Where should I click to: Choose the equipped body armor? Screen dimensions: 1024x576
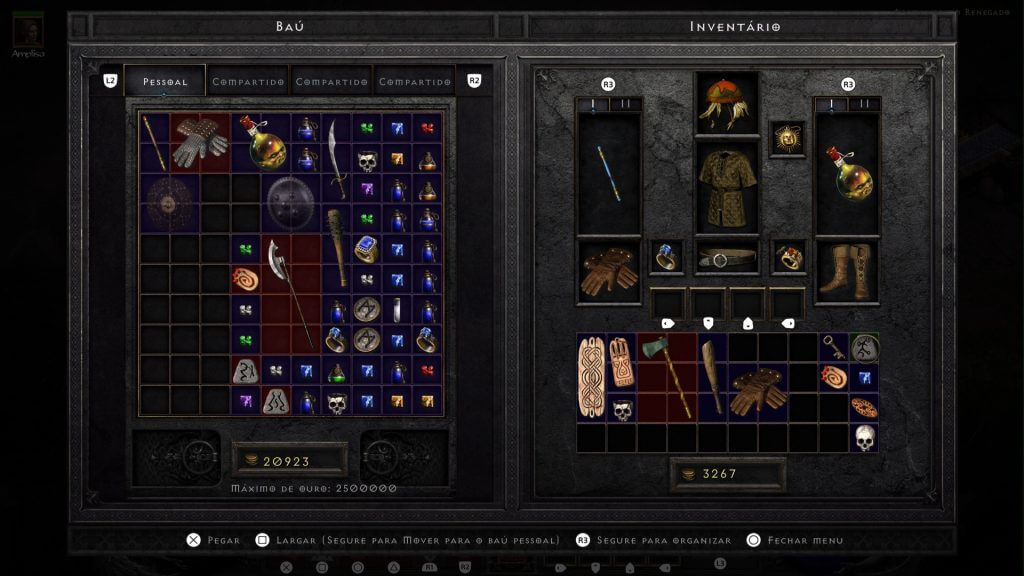pyautogui.click(x=726, y=187)
